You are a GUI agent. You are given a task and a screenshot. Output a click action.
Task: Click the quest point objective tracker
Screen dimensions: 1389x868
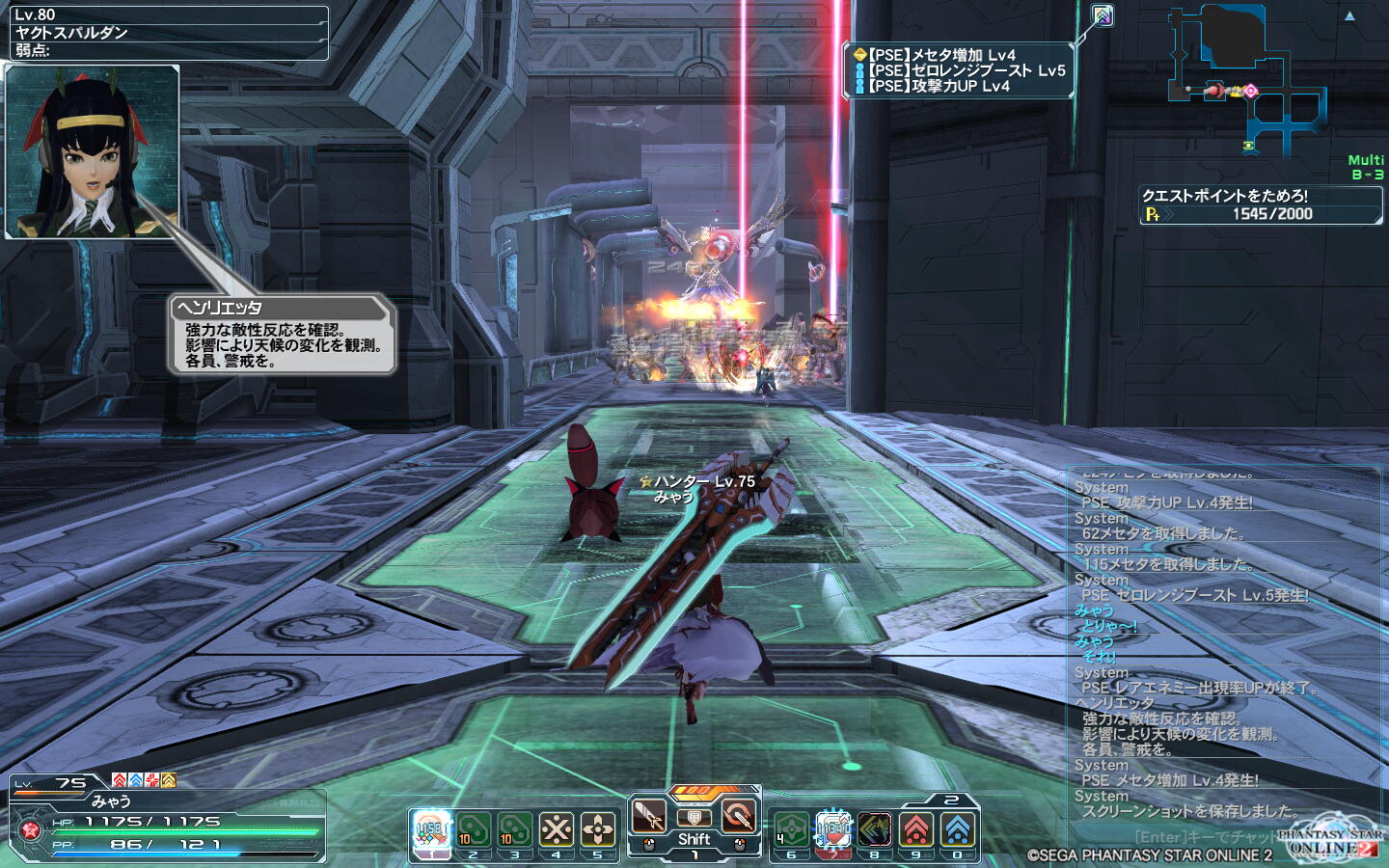(x=1261, y=204)
